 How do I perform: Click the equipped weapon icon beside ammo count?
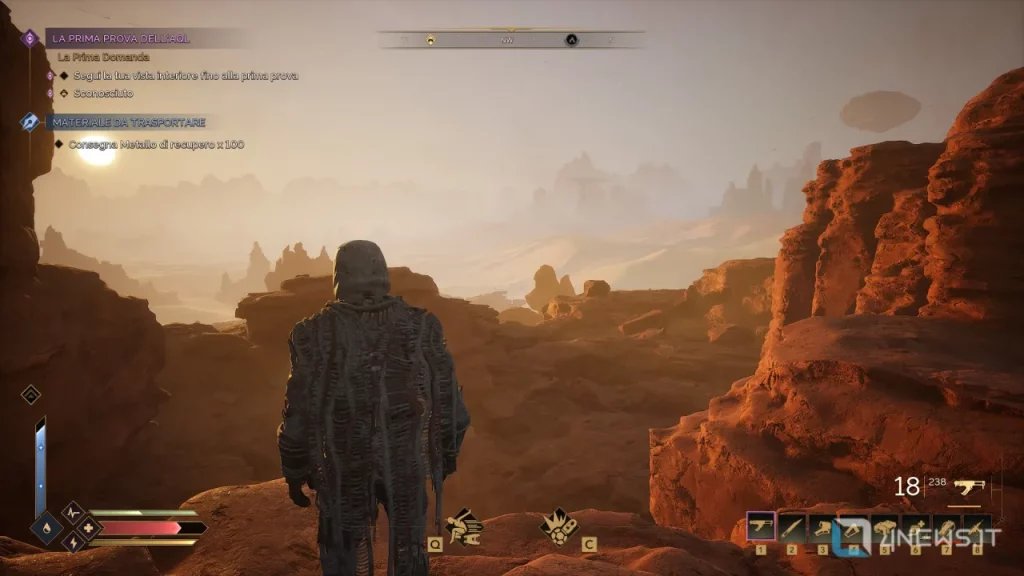(969, 486)
